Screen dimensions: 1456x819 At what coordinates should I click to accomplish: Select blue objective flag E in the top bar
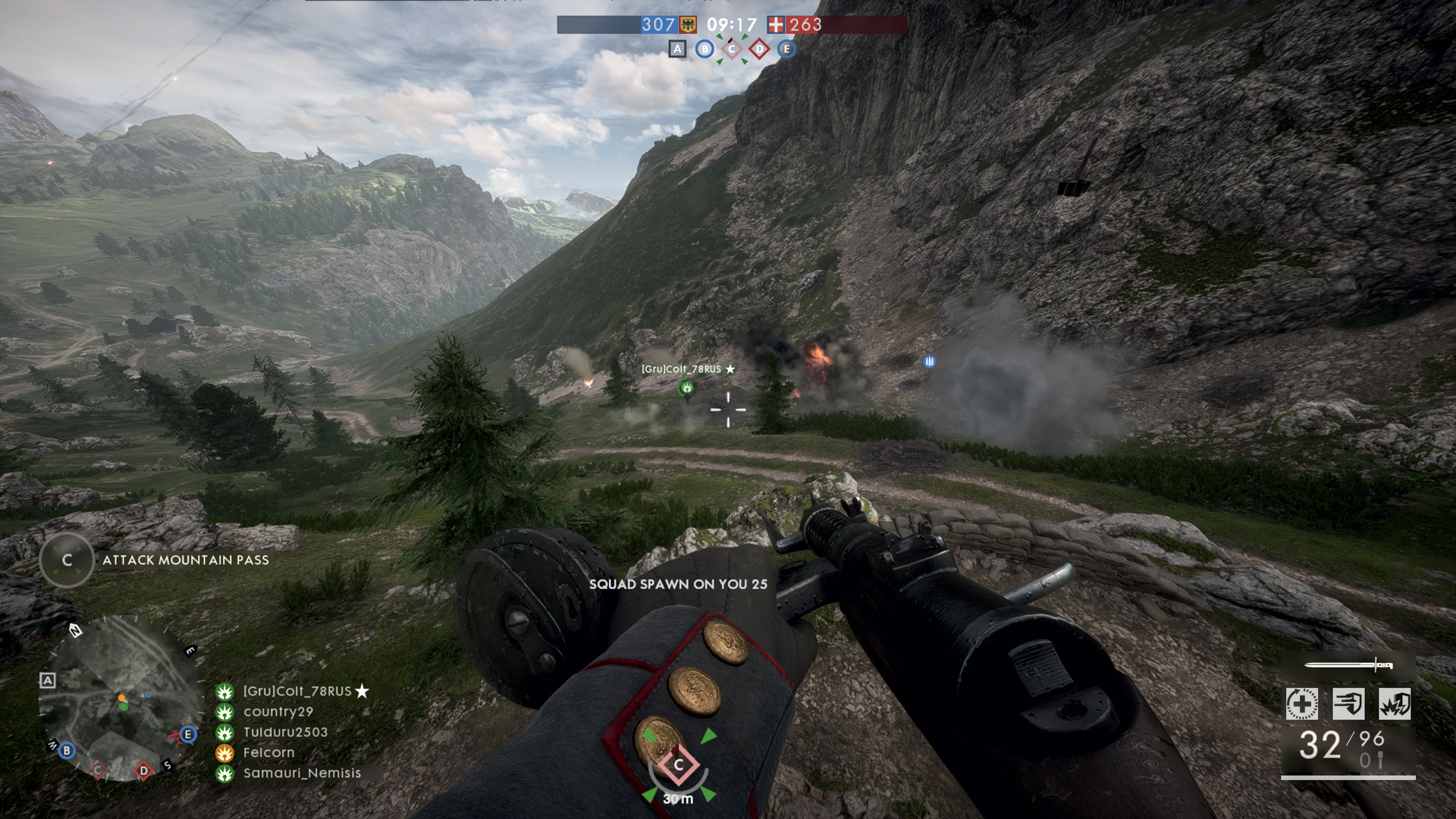[786, 49]
